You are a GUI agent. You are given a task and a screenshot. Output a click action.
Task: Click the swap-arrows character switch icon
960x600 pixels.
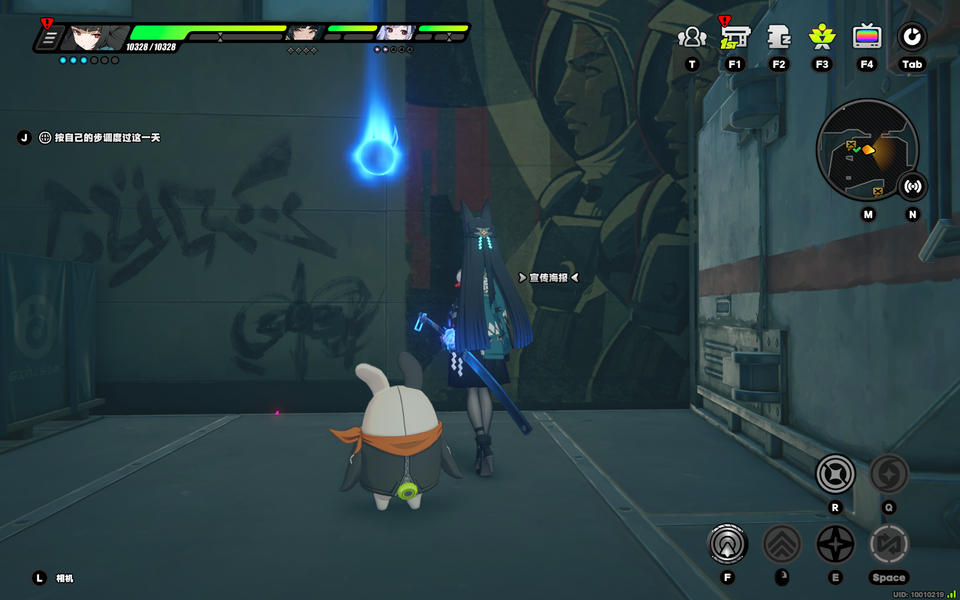888,544
